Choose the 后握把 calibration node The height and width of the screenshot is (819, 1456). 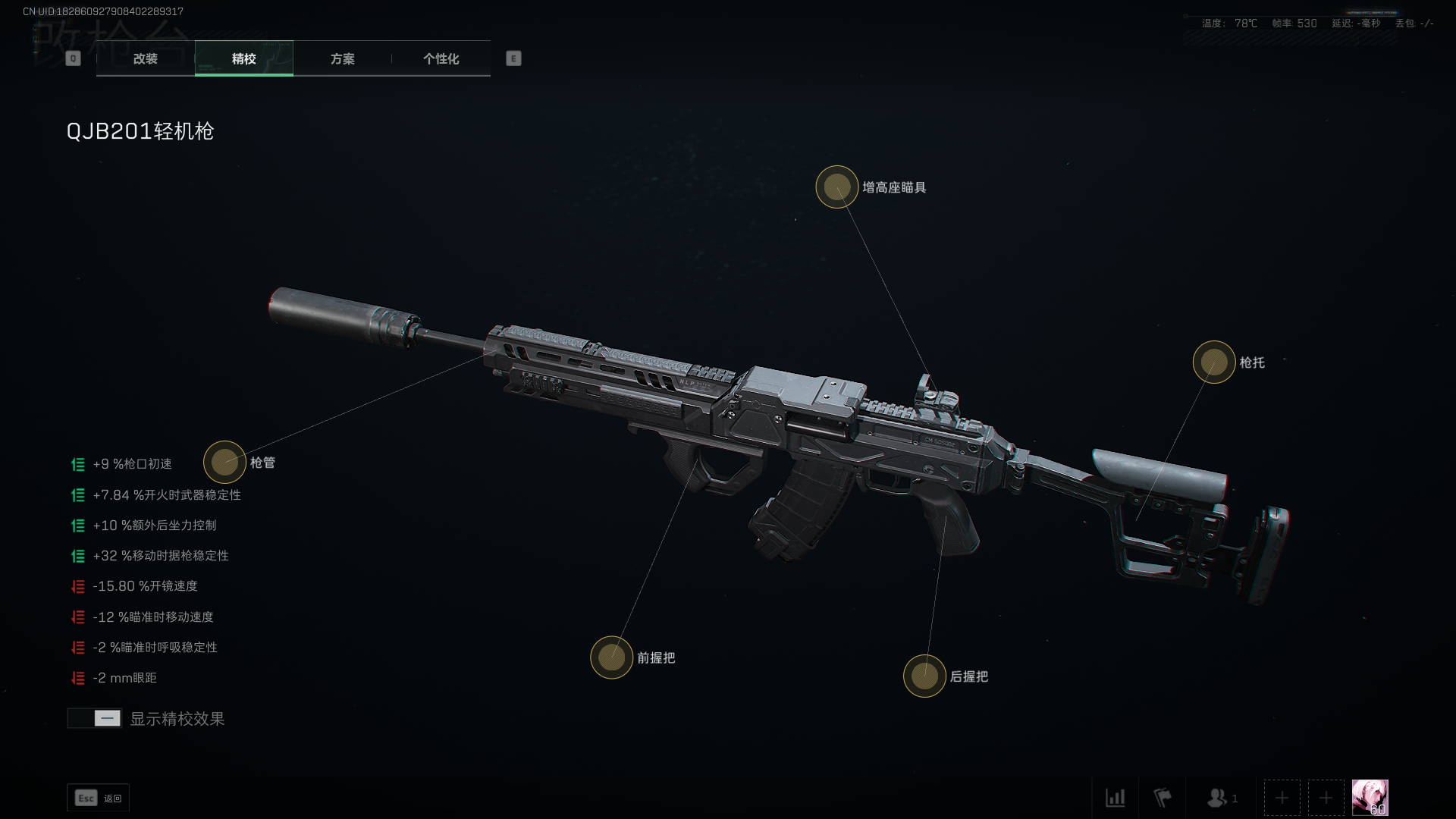tap(924, 676)
